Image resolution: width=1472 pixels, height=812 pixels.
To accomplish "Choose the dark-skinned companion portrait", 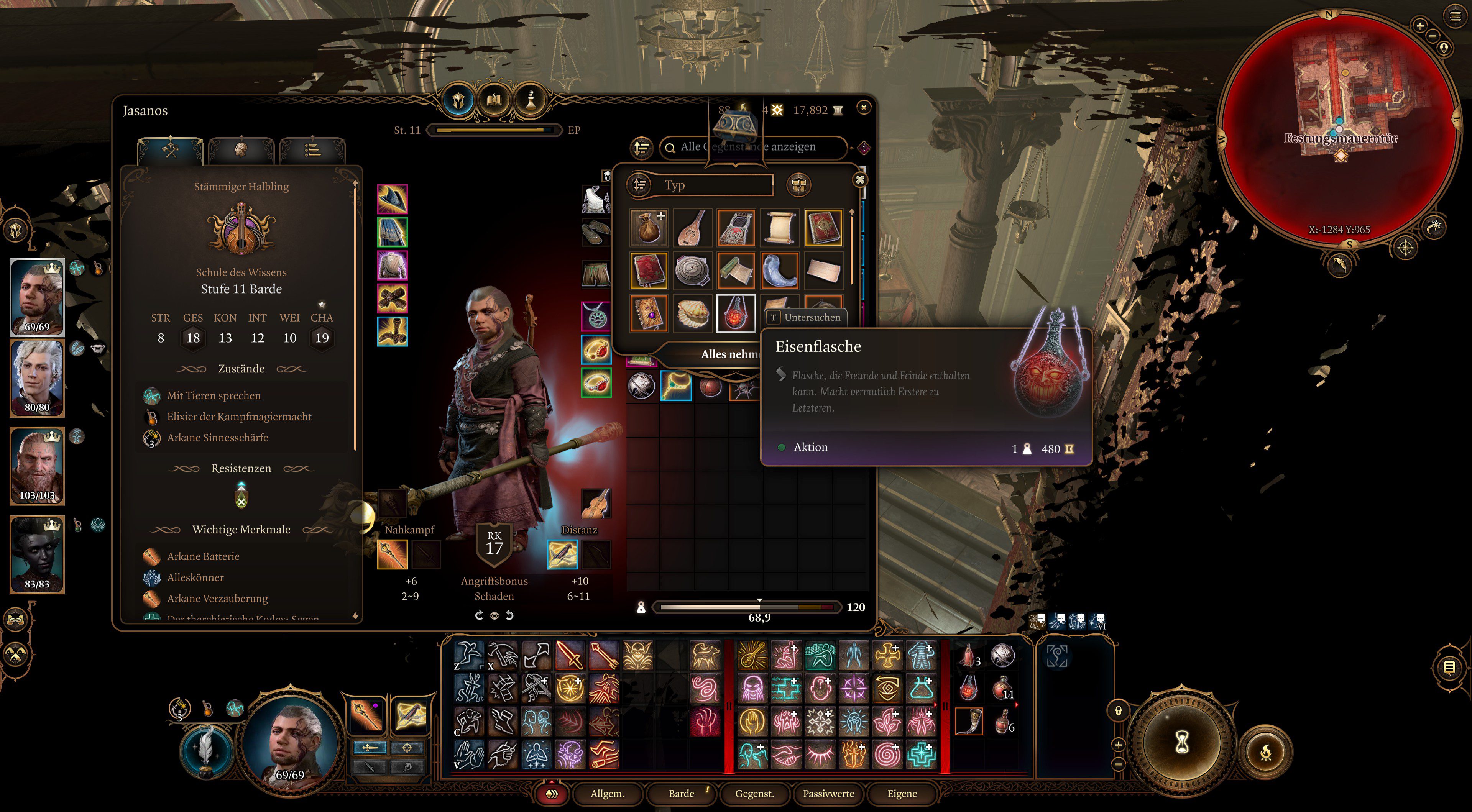I will 37,554.
